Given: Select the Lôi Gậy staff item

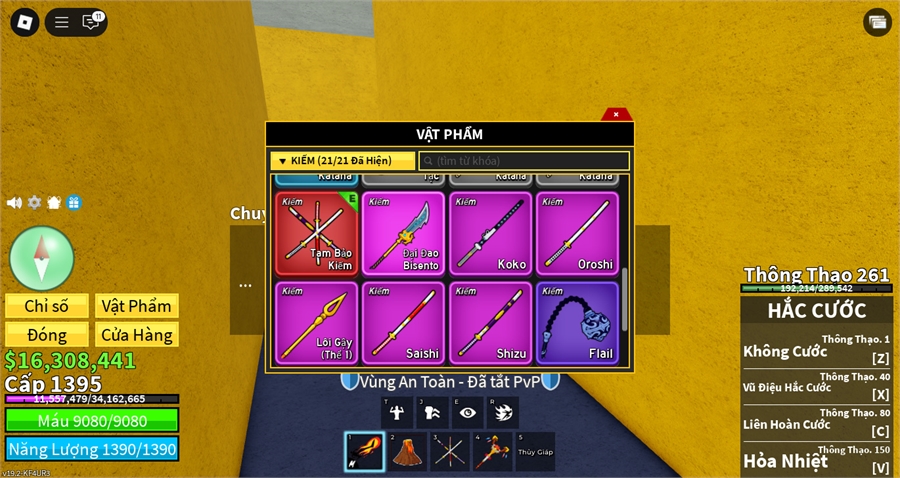Looking at the screenshot, I should tap(316, 322).
